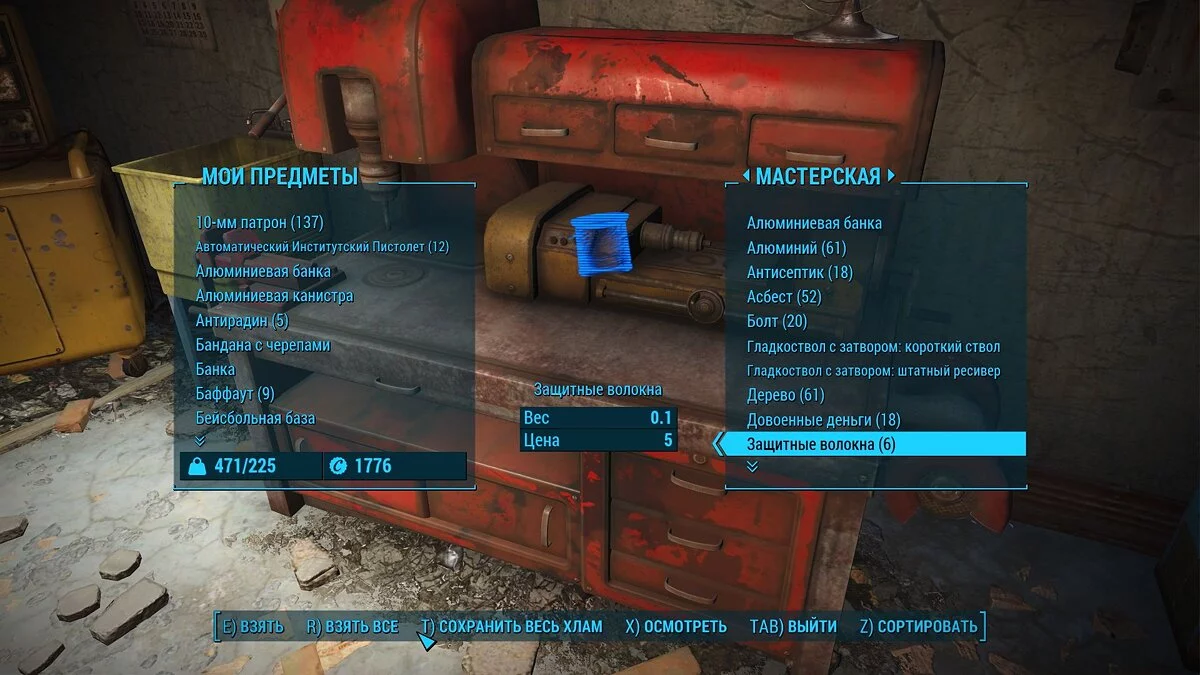
Task: Pick Гладкоствол с затвором: короткий ствол
Action: [x=873, y=347]
